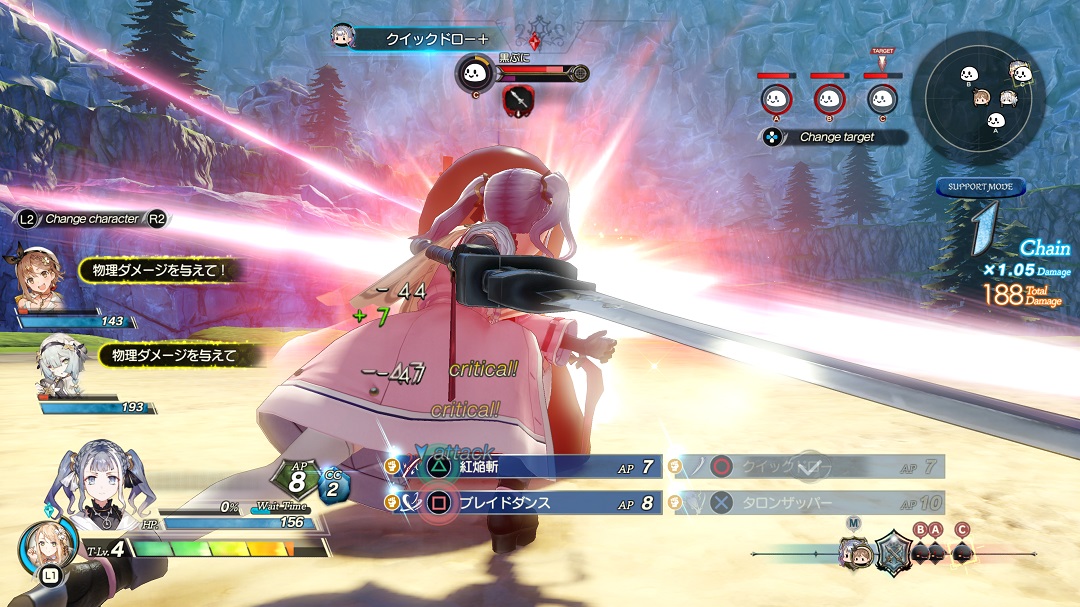Click the Change target label
Image resolution: width=1080 pixels, height=607 pixels.
[836, 137]
